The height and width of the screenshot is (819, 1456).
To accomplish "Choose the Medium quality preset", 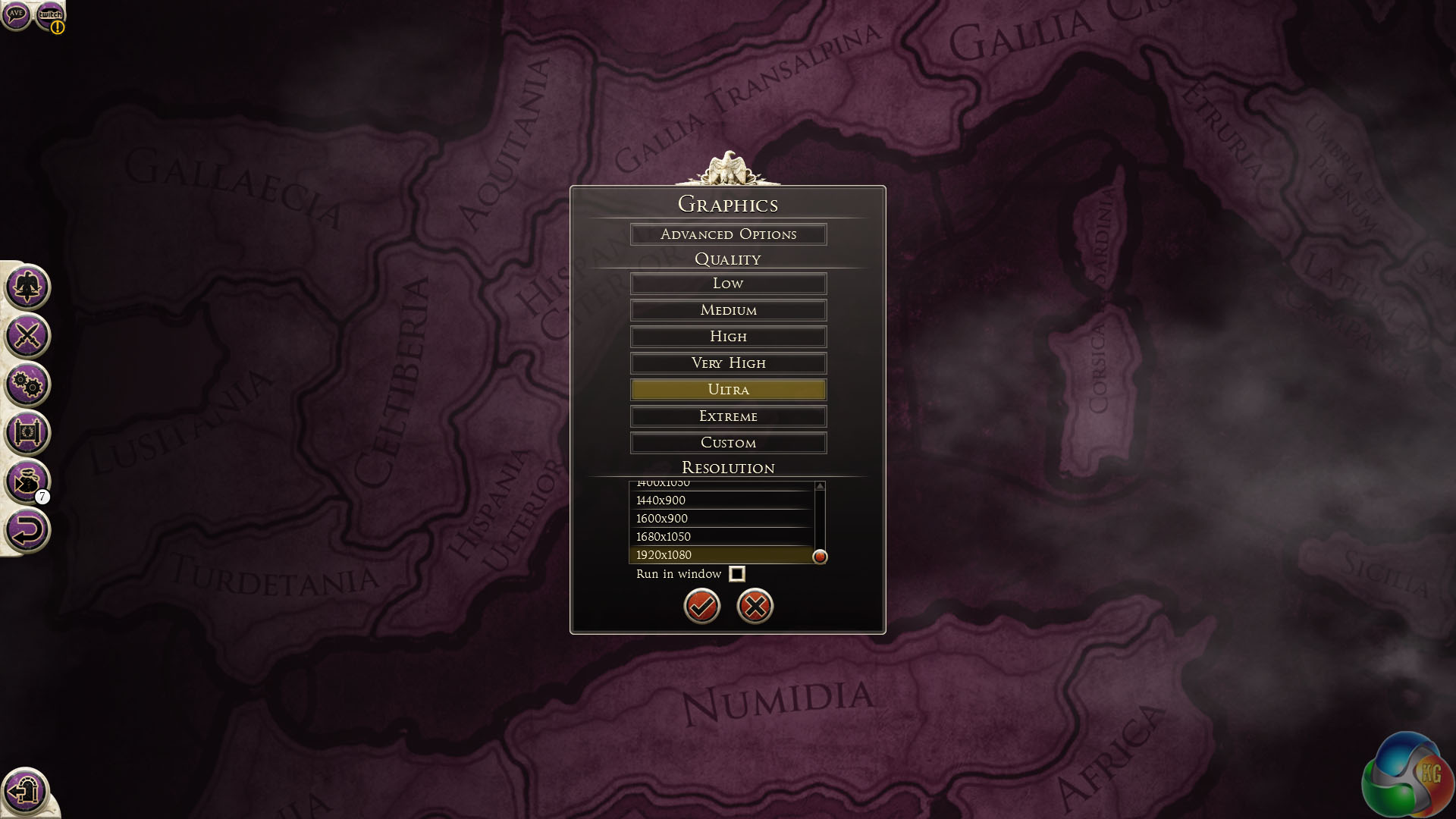I will tap(728, 310).
